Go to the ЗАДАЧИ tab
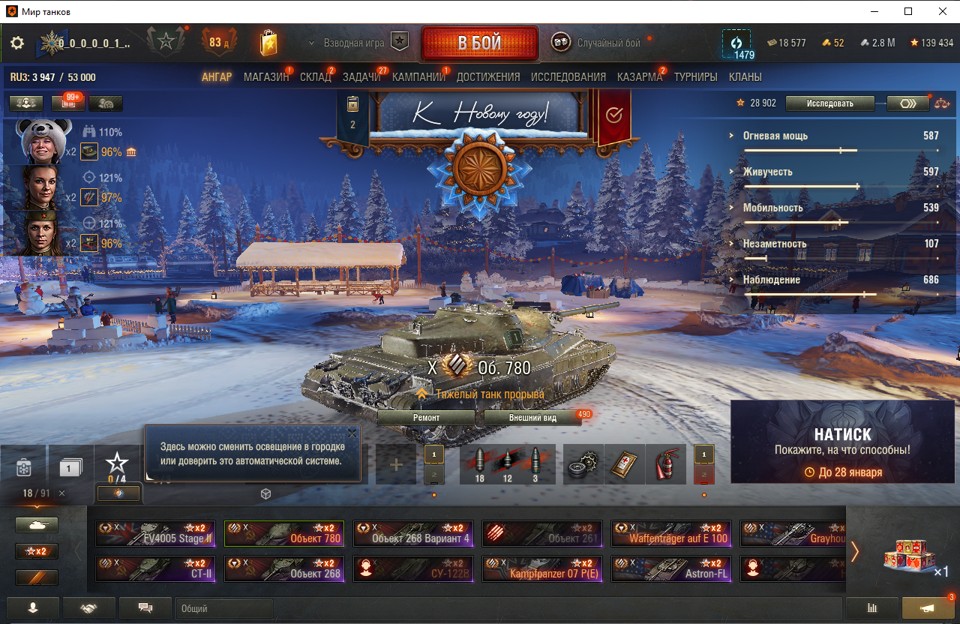 (361, 77)
